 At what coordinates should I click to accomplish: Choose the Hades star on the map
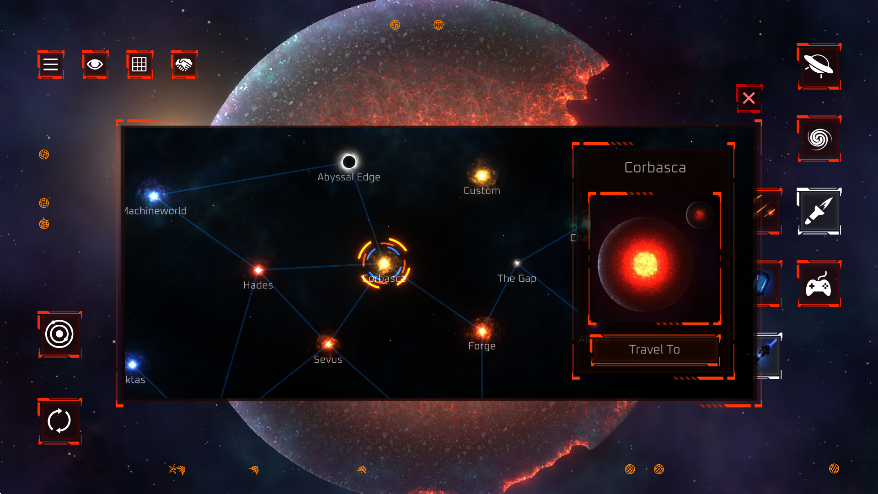(258, 270)
